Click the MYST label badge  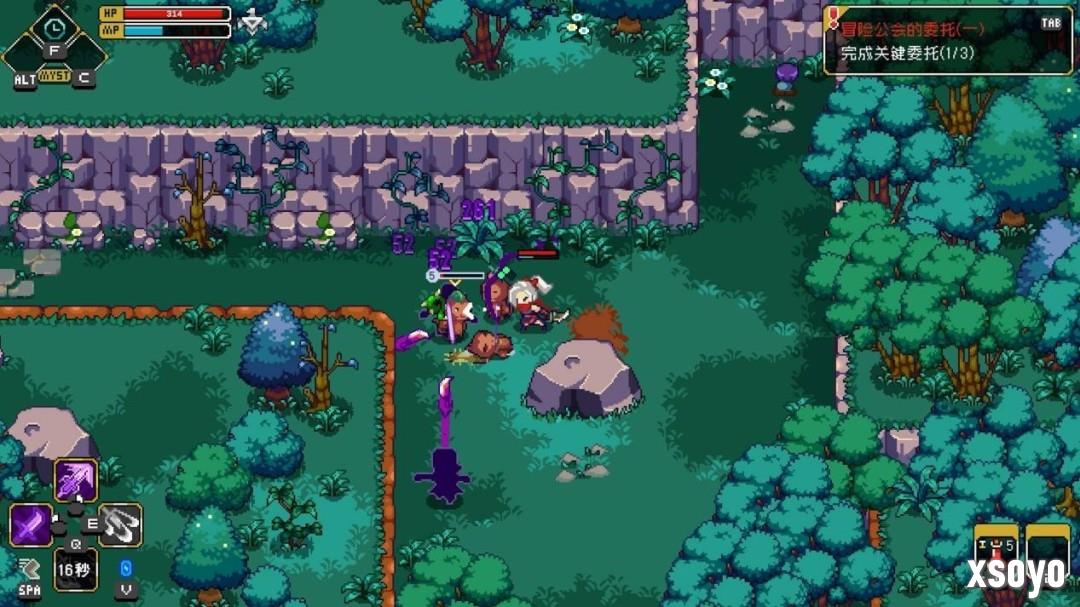(x=54, y=76)
